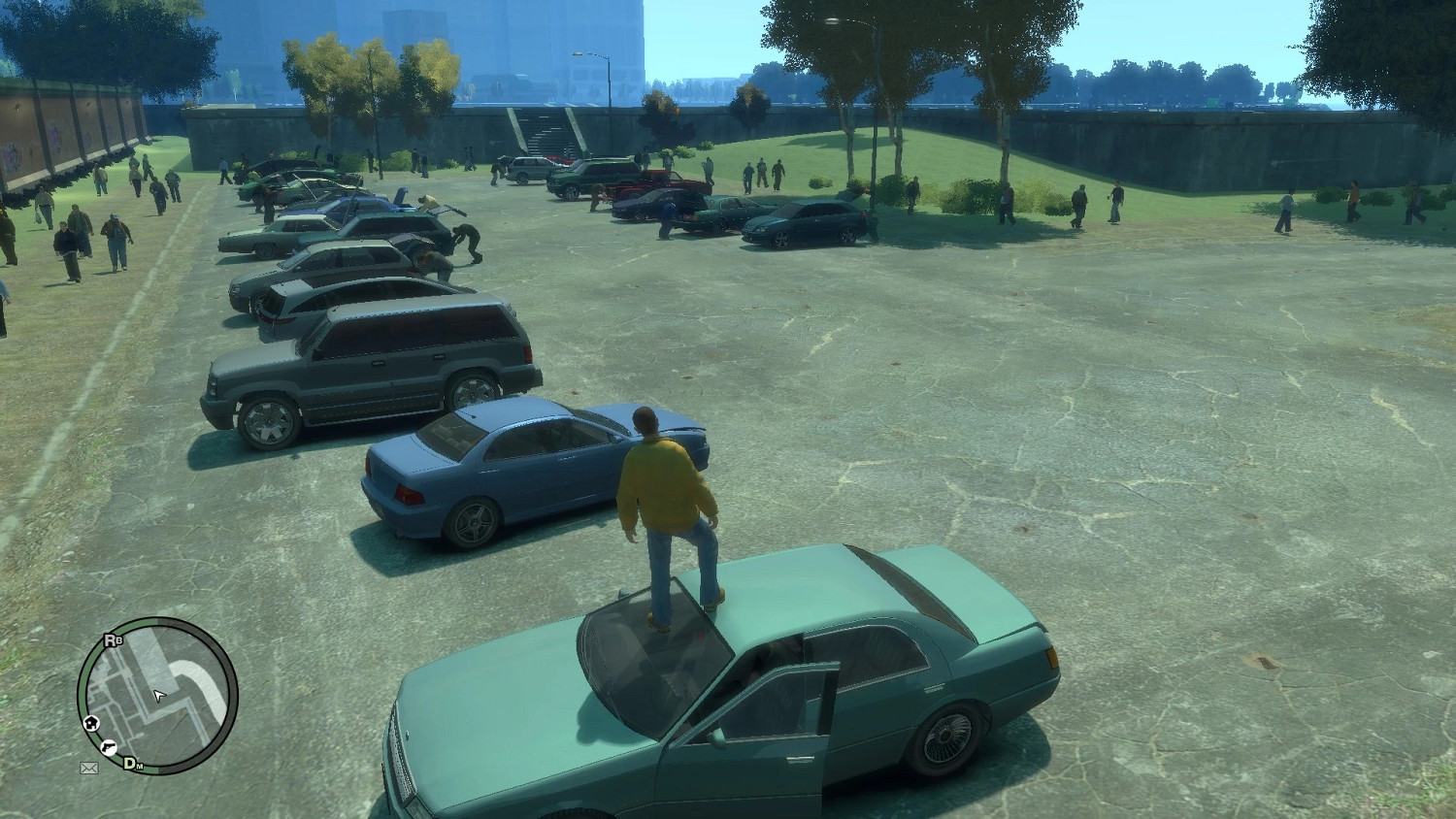Select the pistol weapon blip on the minimap
The height and width of the screenshot is (819, 1456).
(x=110, y=747)
